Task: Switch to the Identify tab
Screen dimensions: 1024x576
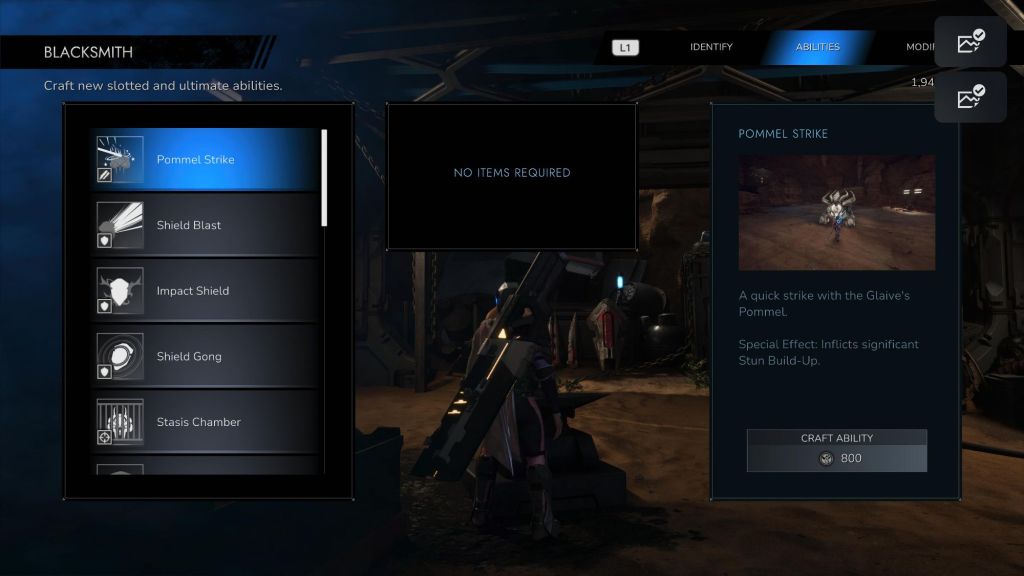Action: point(711,47)
